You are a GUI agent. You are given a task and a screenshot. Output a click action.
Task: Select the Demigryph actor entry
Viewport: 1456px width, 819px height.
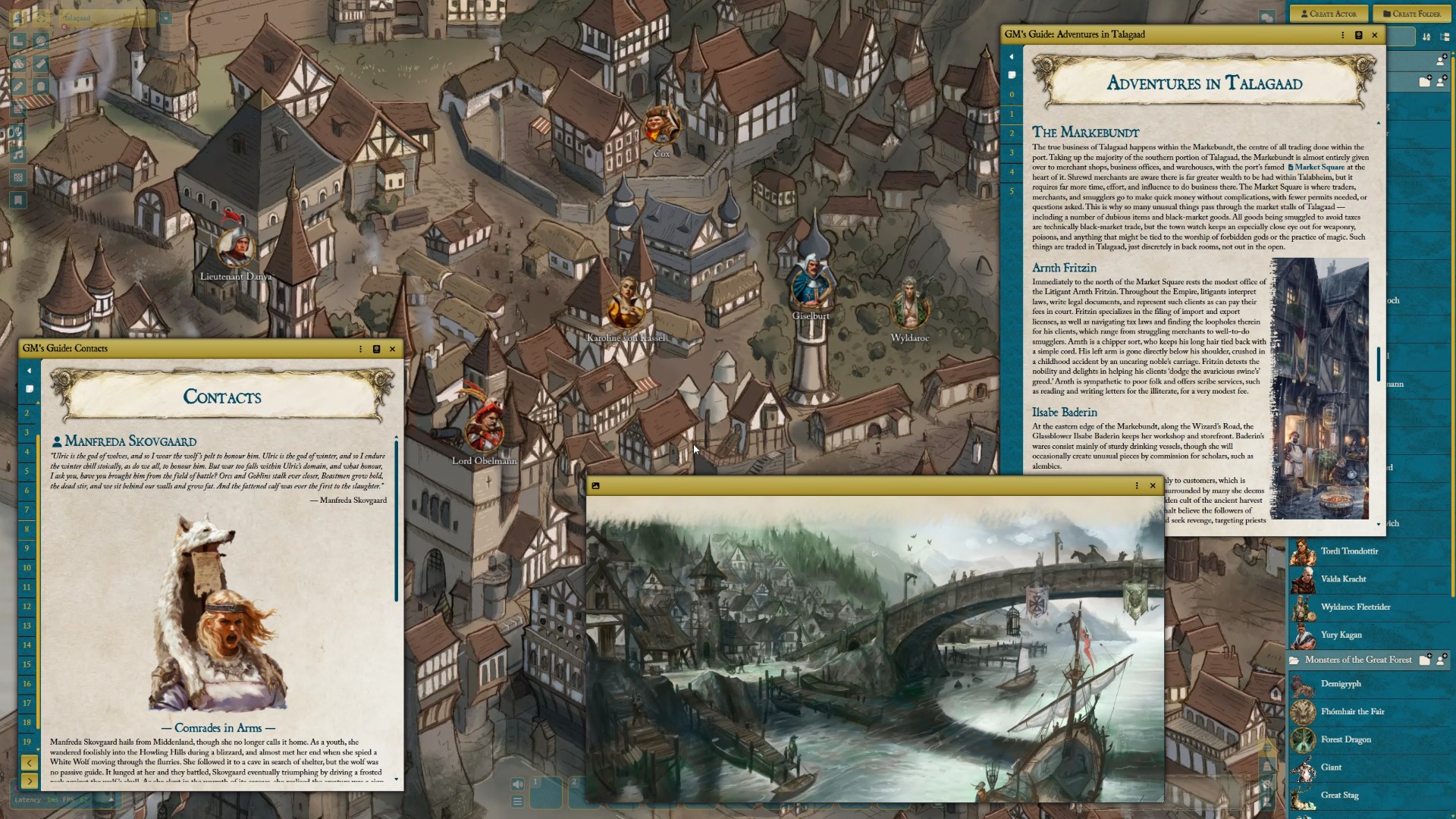pos(1340,684)
